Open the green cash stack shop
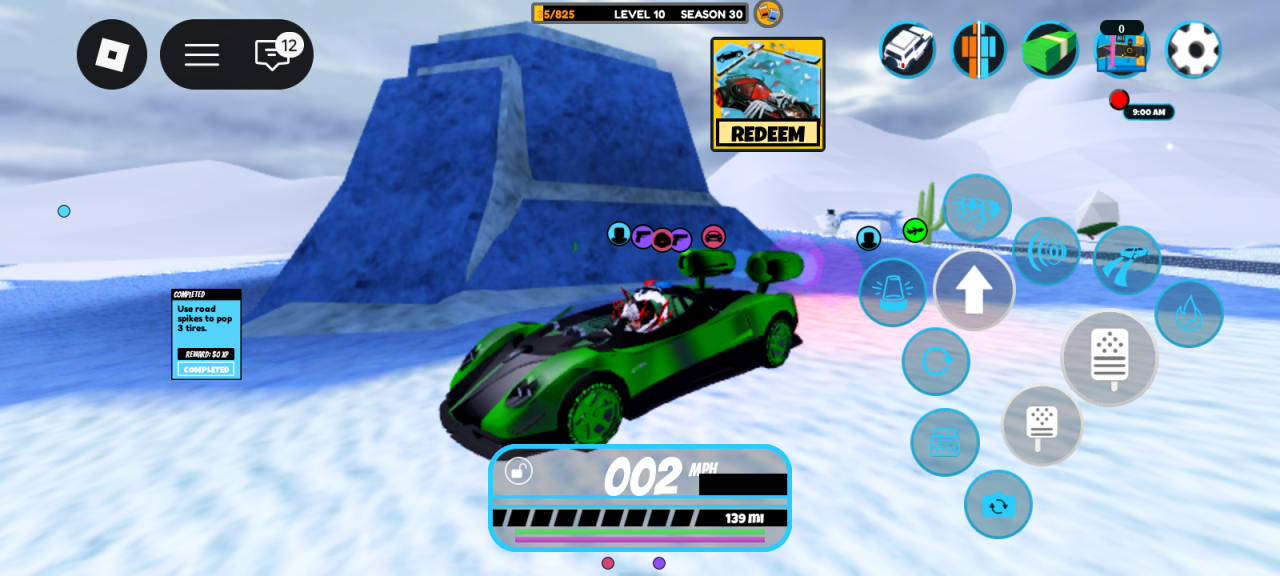Viewport: 1280px width, 576px height. pyautogui.click(x=1050, y=49)
